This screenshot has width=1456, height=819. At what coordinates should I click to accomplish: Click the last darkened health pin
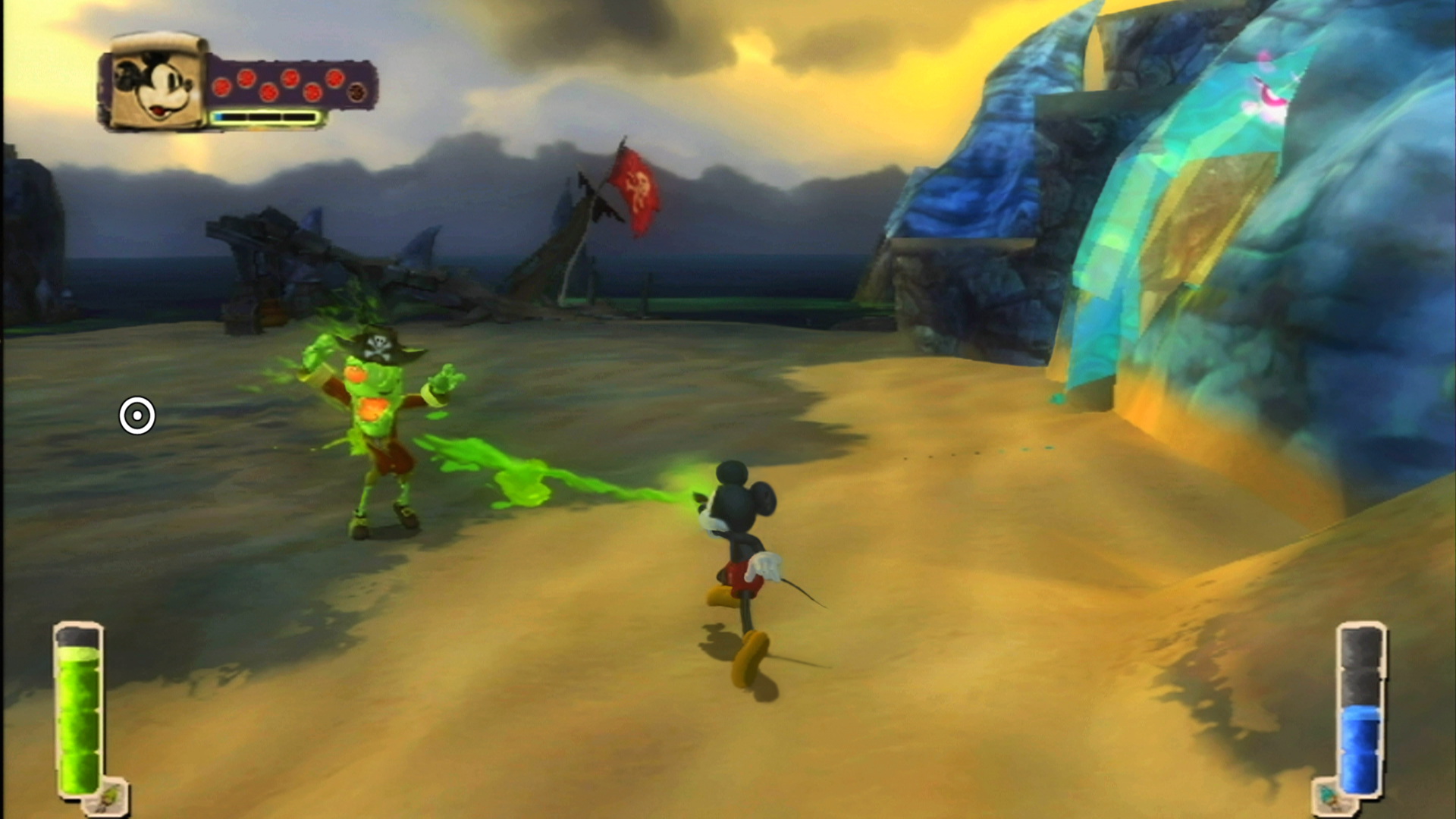coord(358,92)
